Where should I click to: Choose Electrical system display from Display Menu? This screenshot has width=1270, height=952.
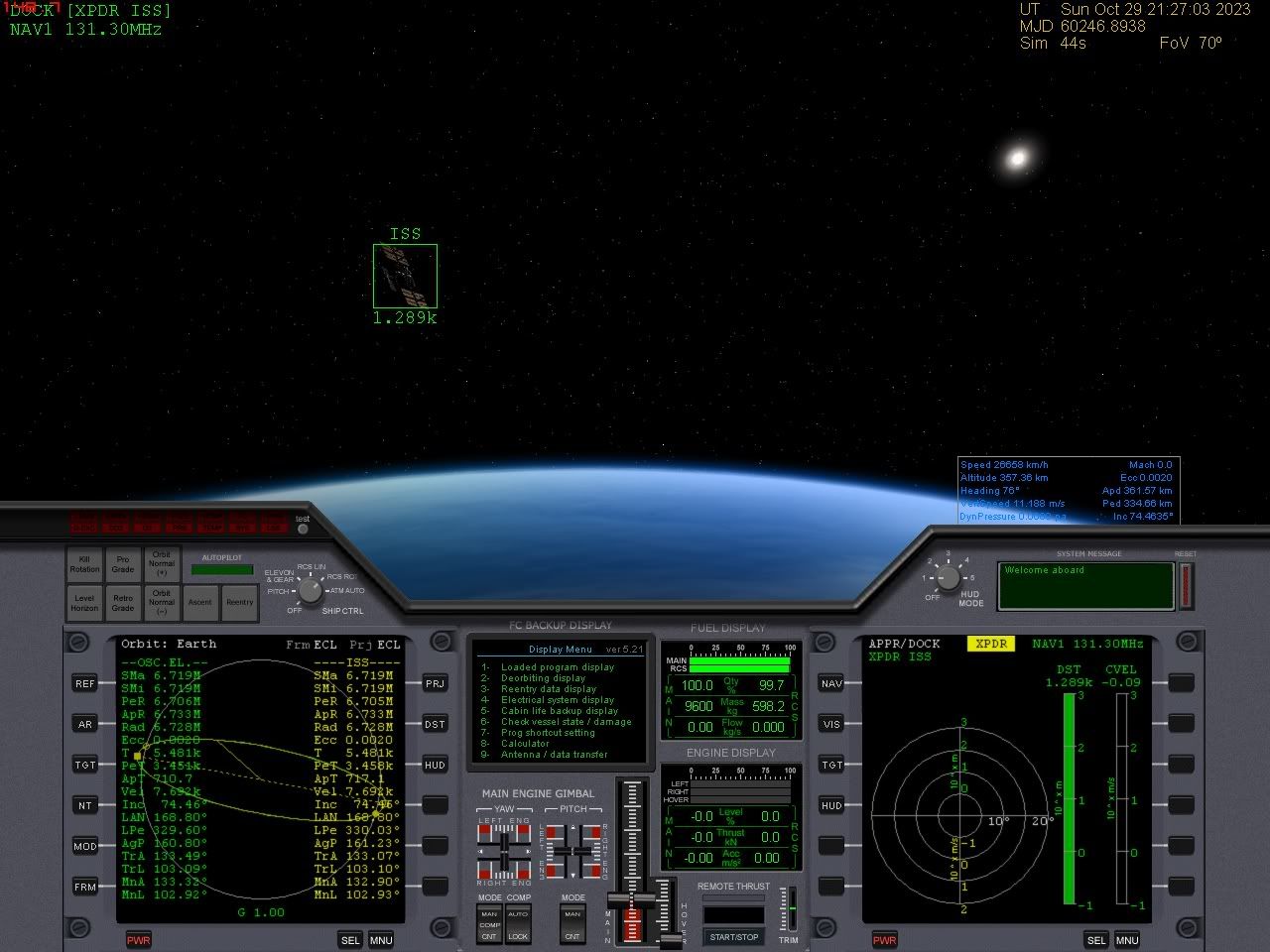click(x=557, y=700)
